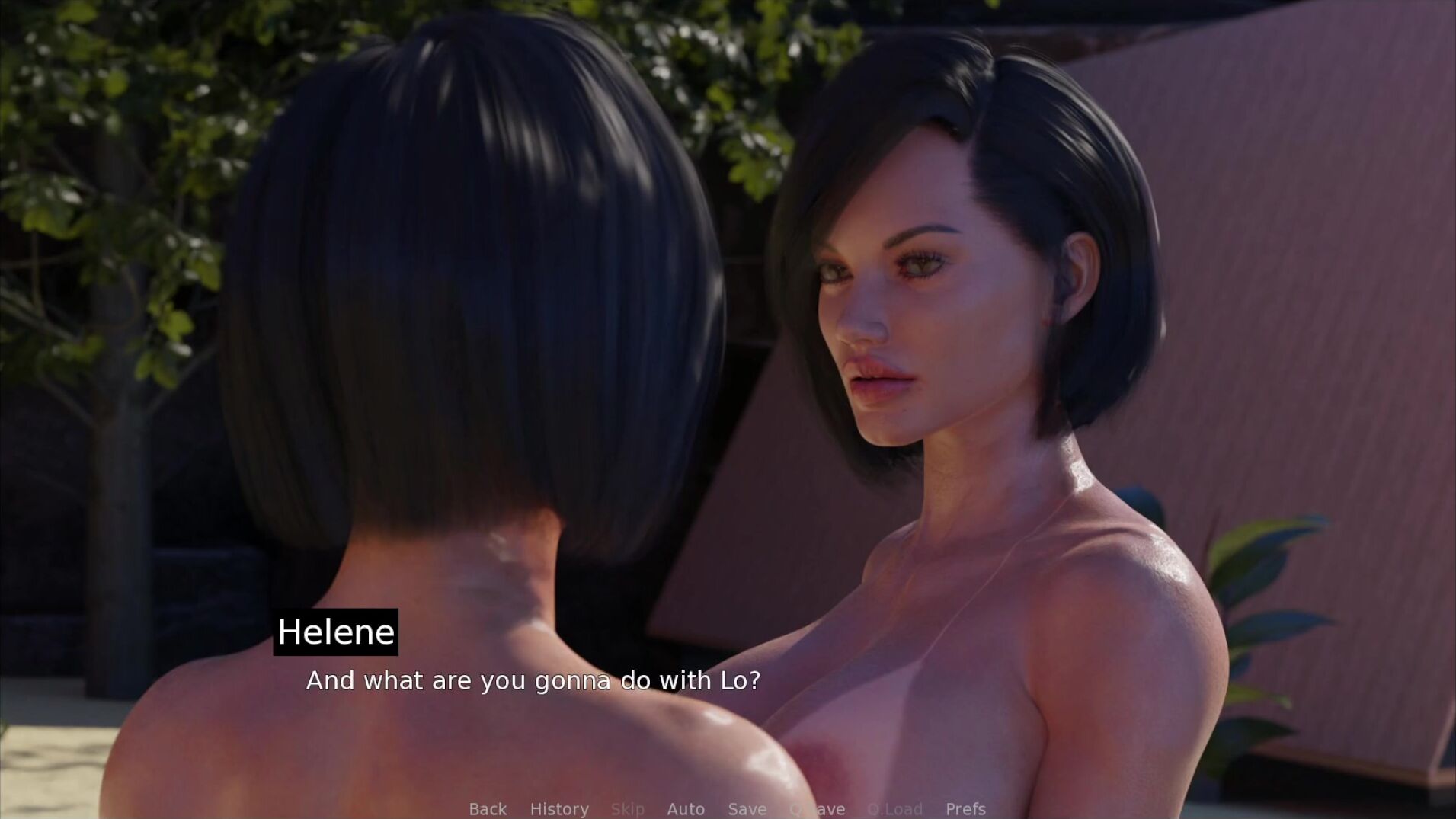Click the Q.Save quick save button
Viewport: 1456px width, 819px height.
(818, 808)
